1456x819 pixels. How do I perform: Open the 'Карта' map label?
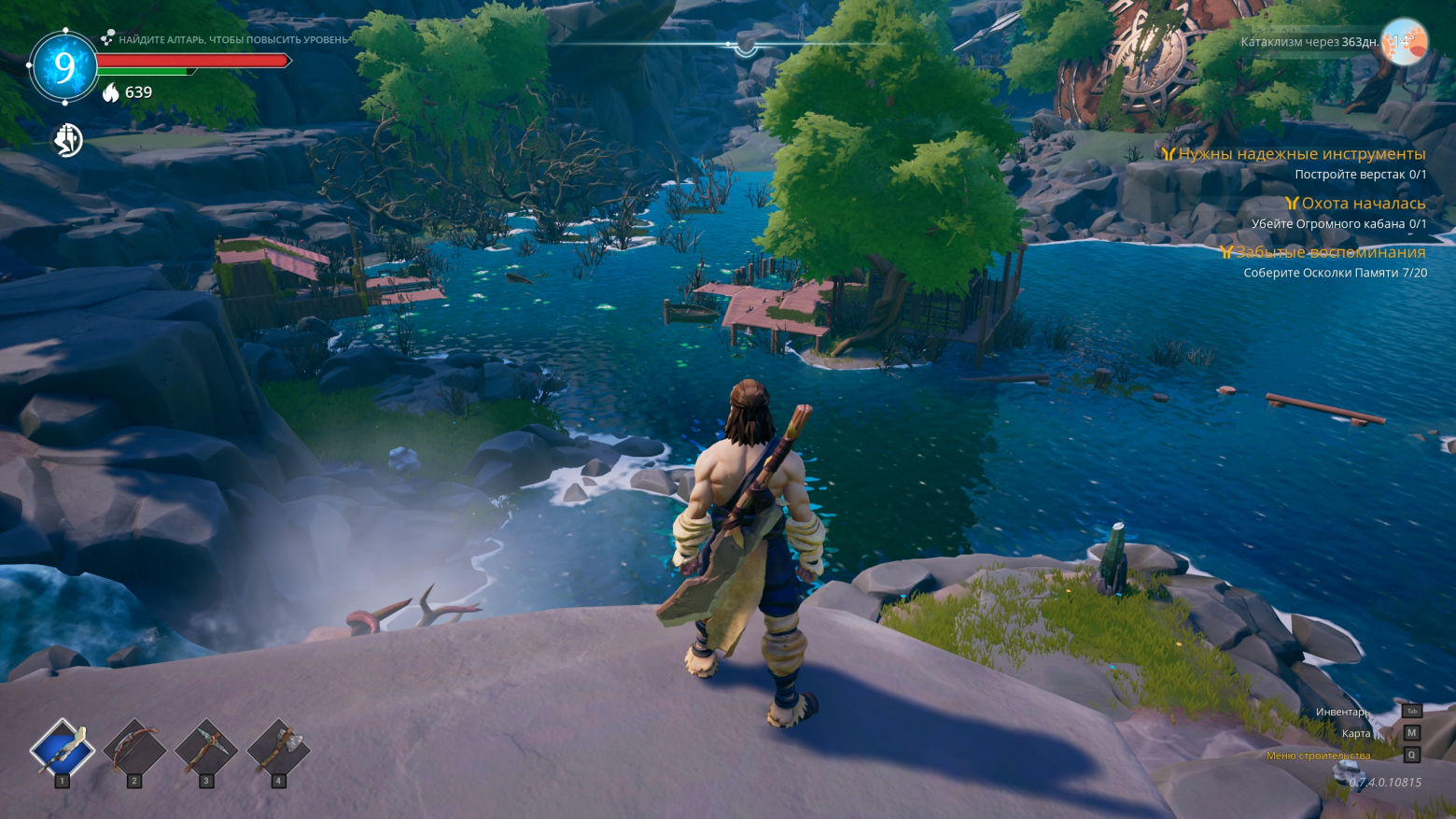(1356, 733)
